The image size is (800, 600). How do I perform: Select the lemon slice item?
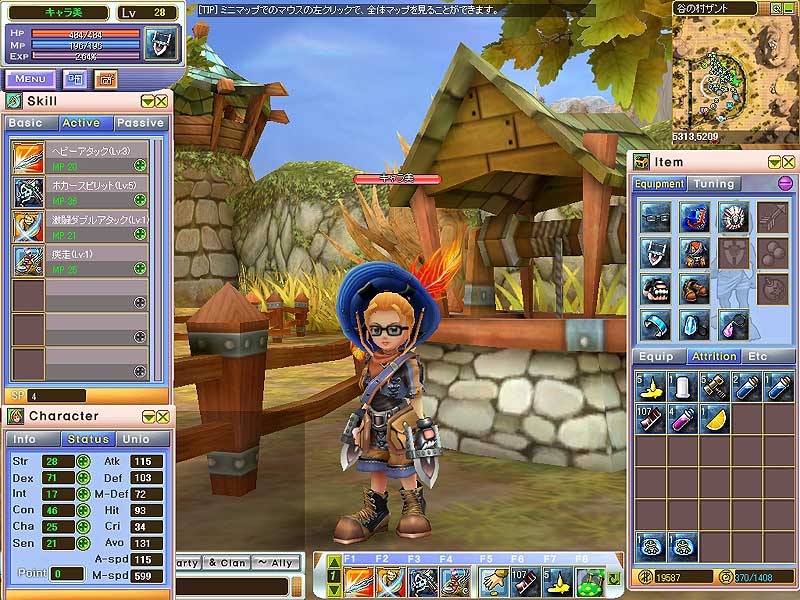[x=714, y=419]
